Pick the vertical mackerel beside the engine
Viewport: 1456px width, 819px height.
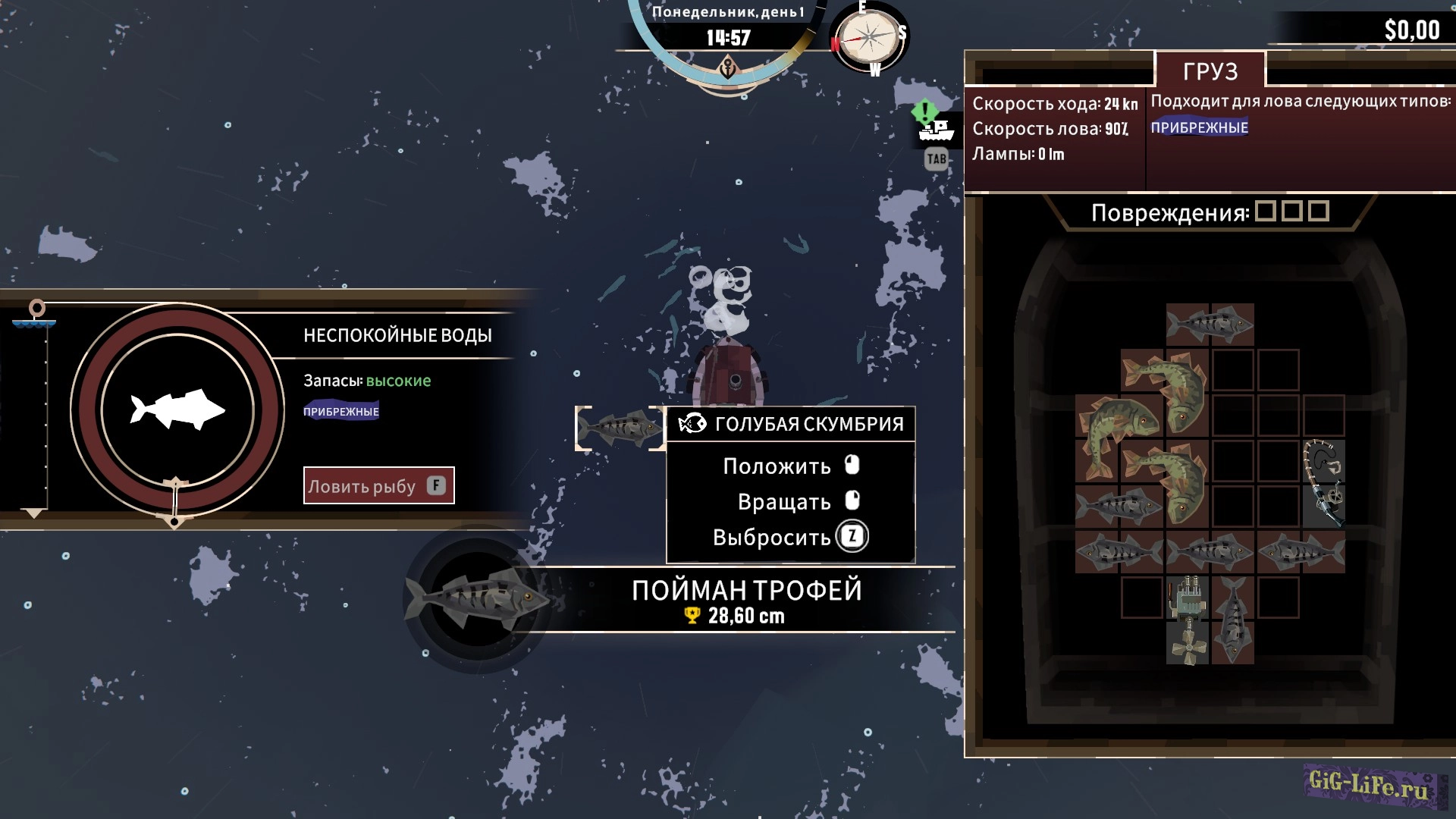[x=1232, y=620]
